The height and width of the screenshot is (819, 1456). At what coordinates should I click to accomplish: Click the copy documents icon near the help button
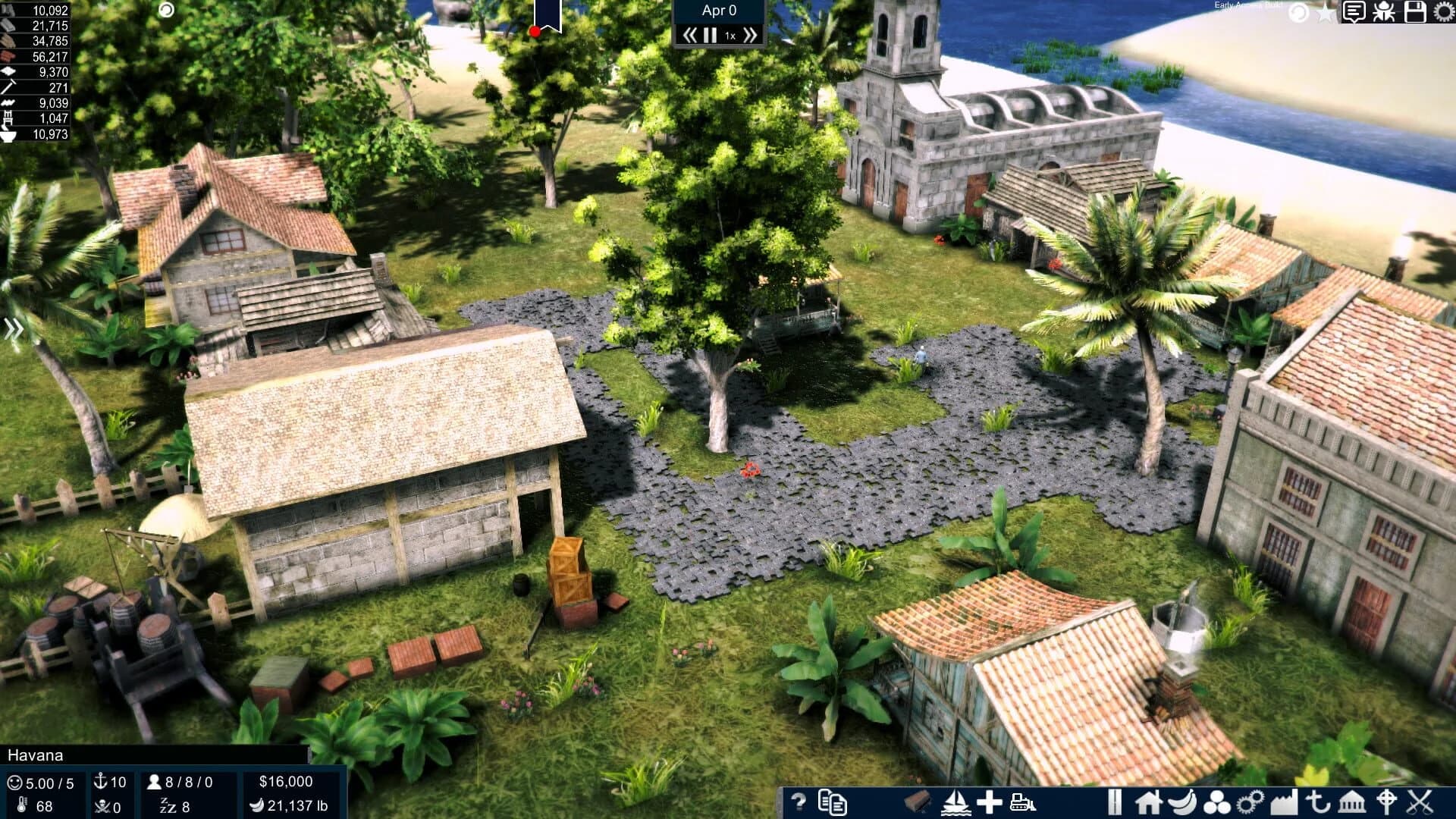pos(833,804)
